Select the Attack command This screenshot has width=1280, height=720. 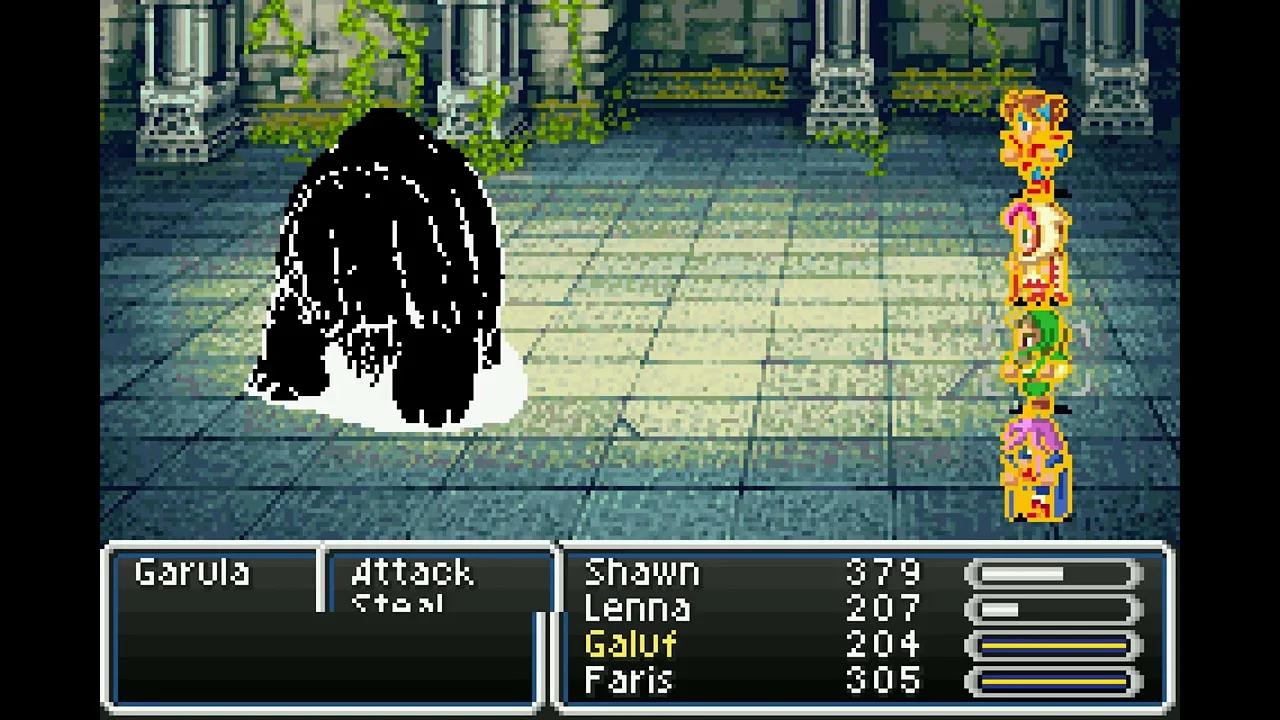point(411,572)
